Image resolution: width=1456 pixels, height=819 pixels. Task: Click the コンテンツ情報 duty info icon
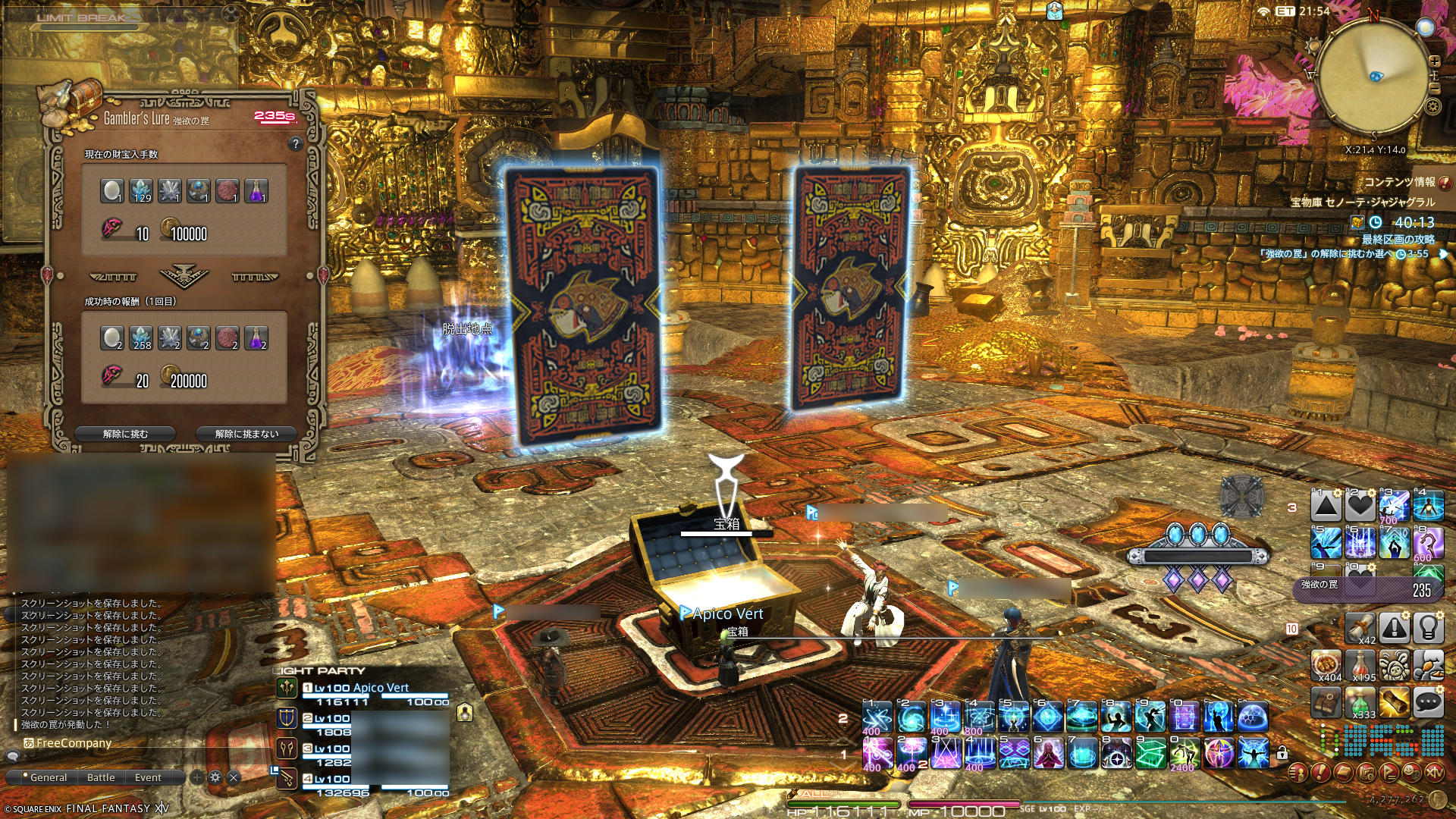point(1445,183)
